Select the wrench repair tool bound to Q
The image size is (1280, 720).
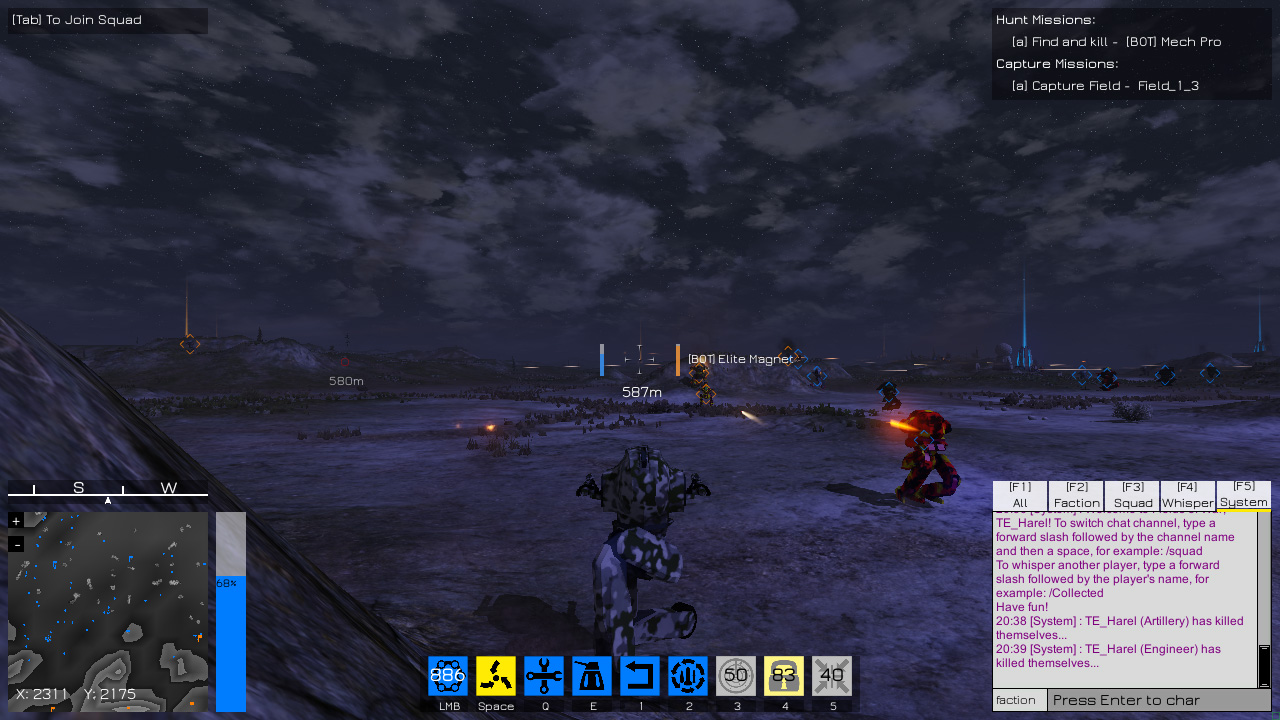click(x=544, y=675)
